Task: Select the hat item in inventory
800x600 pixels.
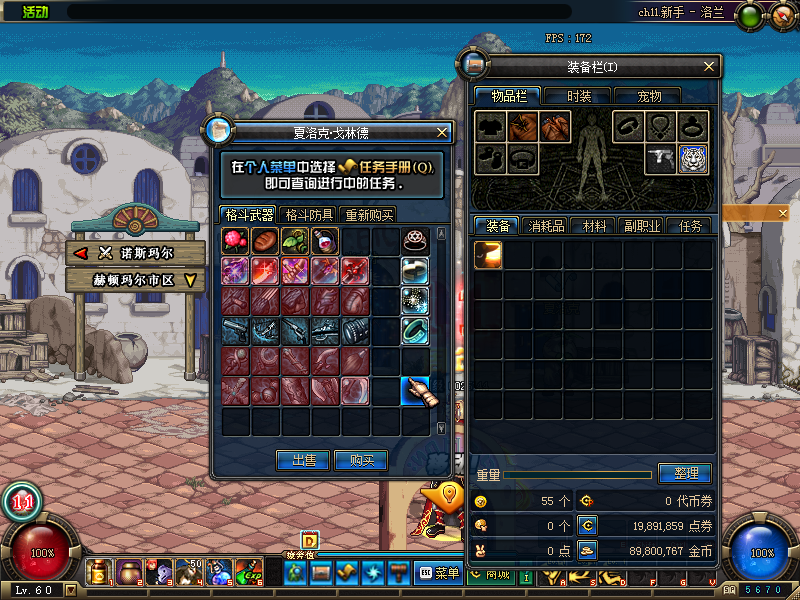Action: 488,254
